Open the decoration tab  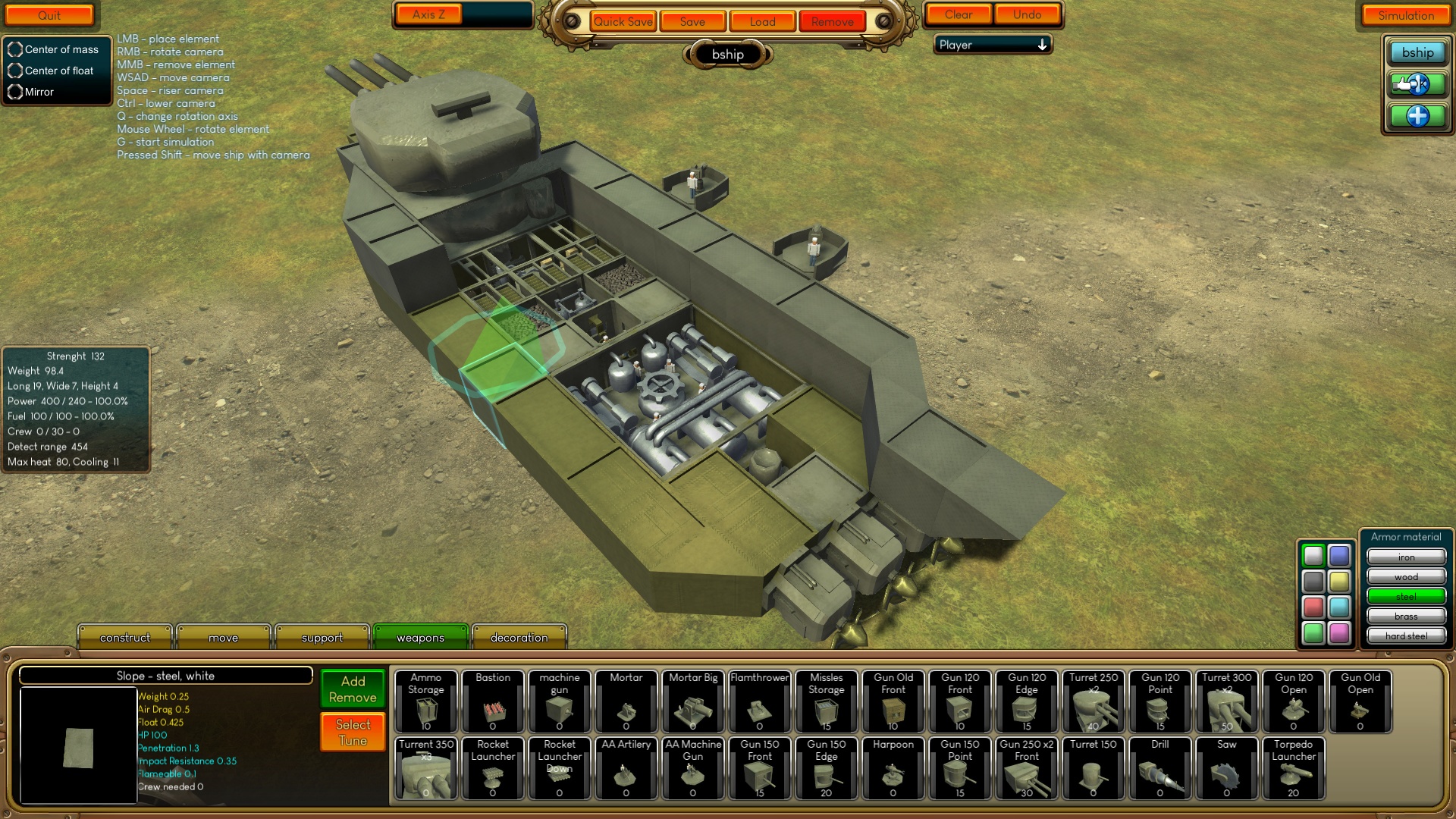pos(519,637)
